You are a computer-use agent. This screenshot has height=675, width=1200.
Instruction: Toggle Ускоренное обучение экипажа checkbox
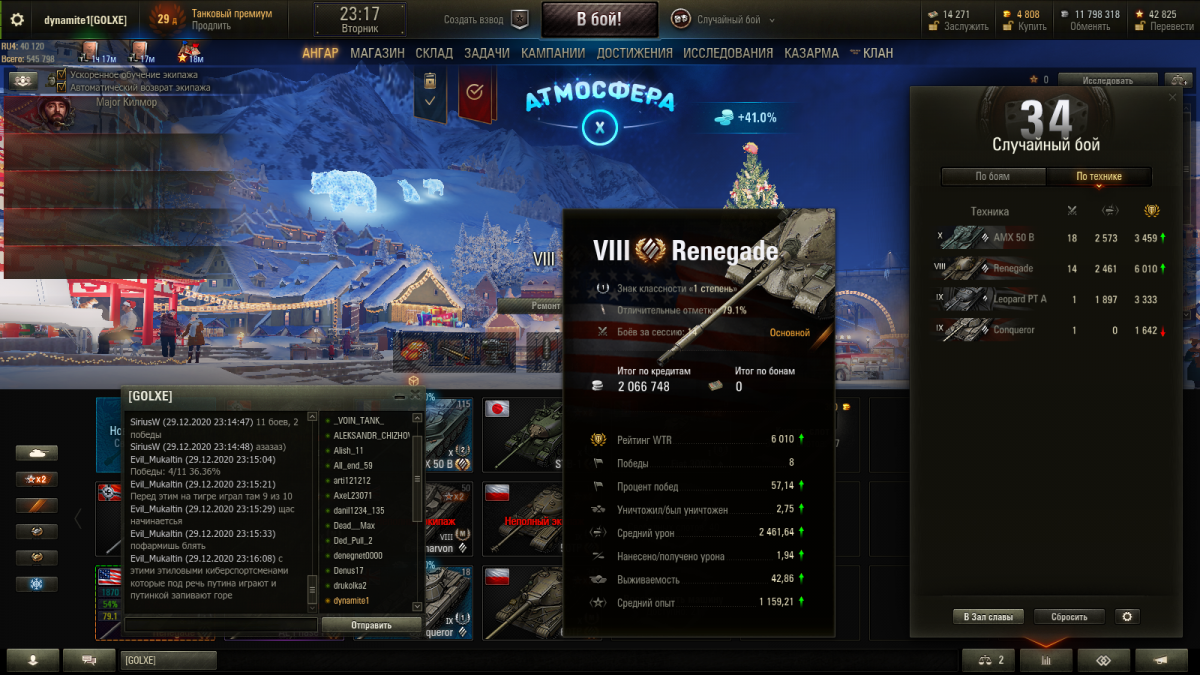(62, 75)
